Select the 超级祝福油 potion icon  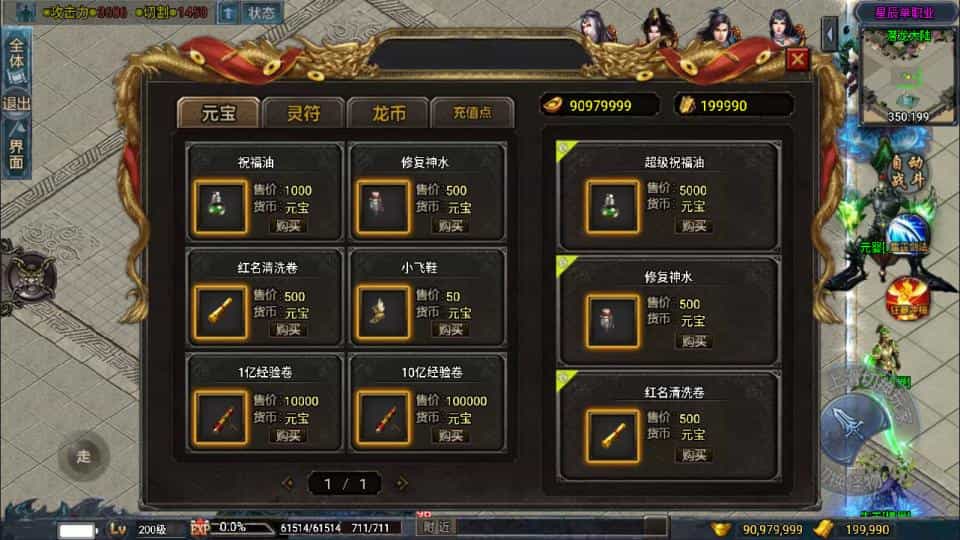[612, 206]
